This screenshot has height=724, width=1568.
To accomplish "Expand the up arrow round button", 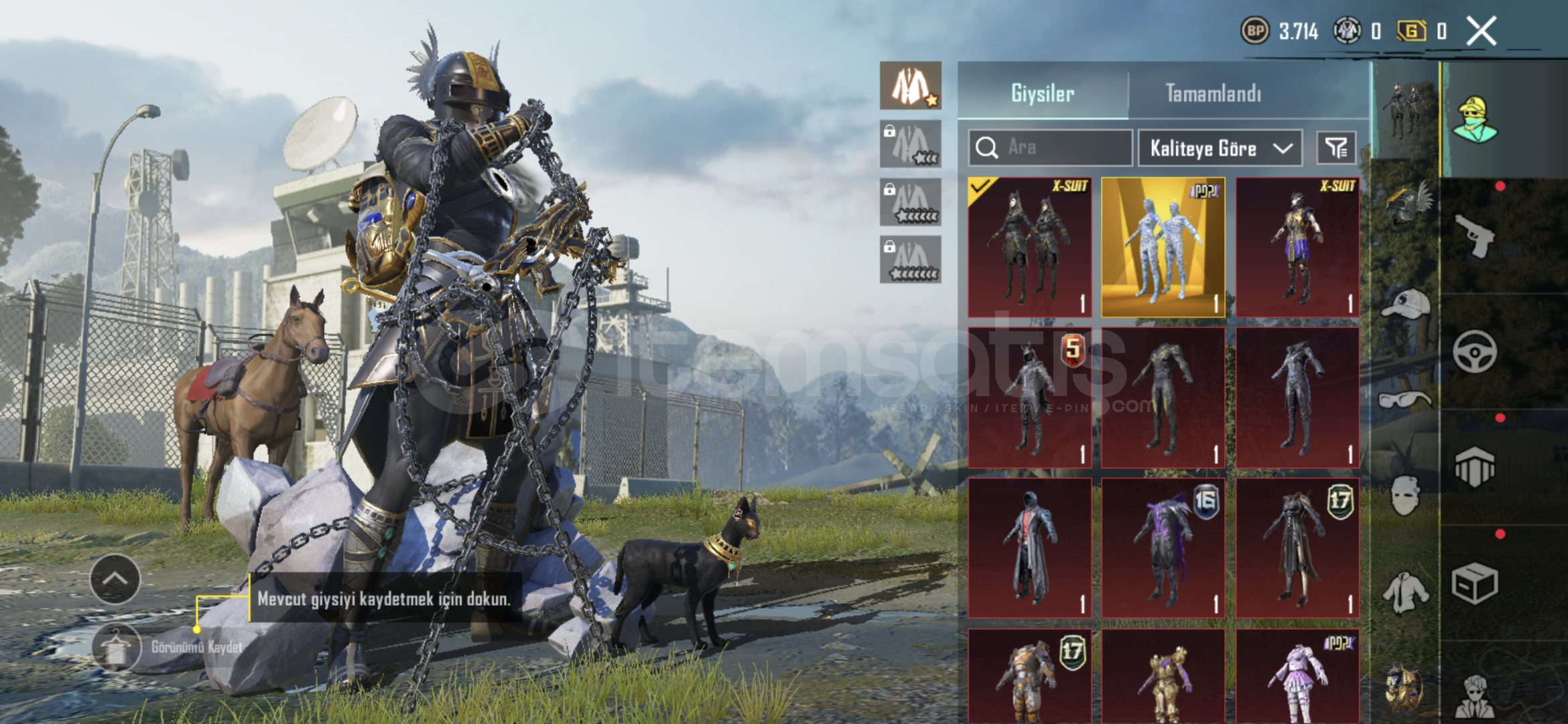I will tap(115, 579).
